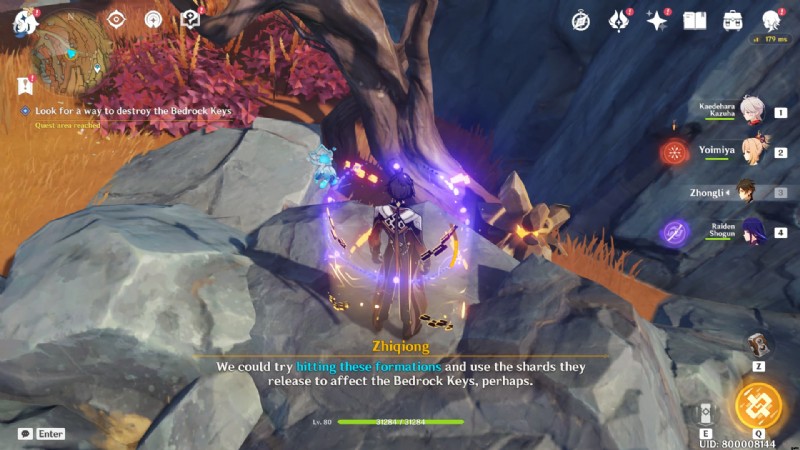The width and height of the screenshot is (800, 450).
Task: Open the Wish star icon
Action: click(657, 20)
